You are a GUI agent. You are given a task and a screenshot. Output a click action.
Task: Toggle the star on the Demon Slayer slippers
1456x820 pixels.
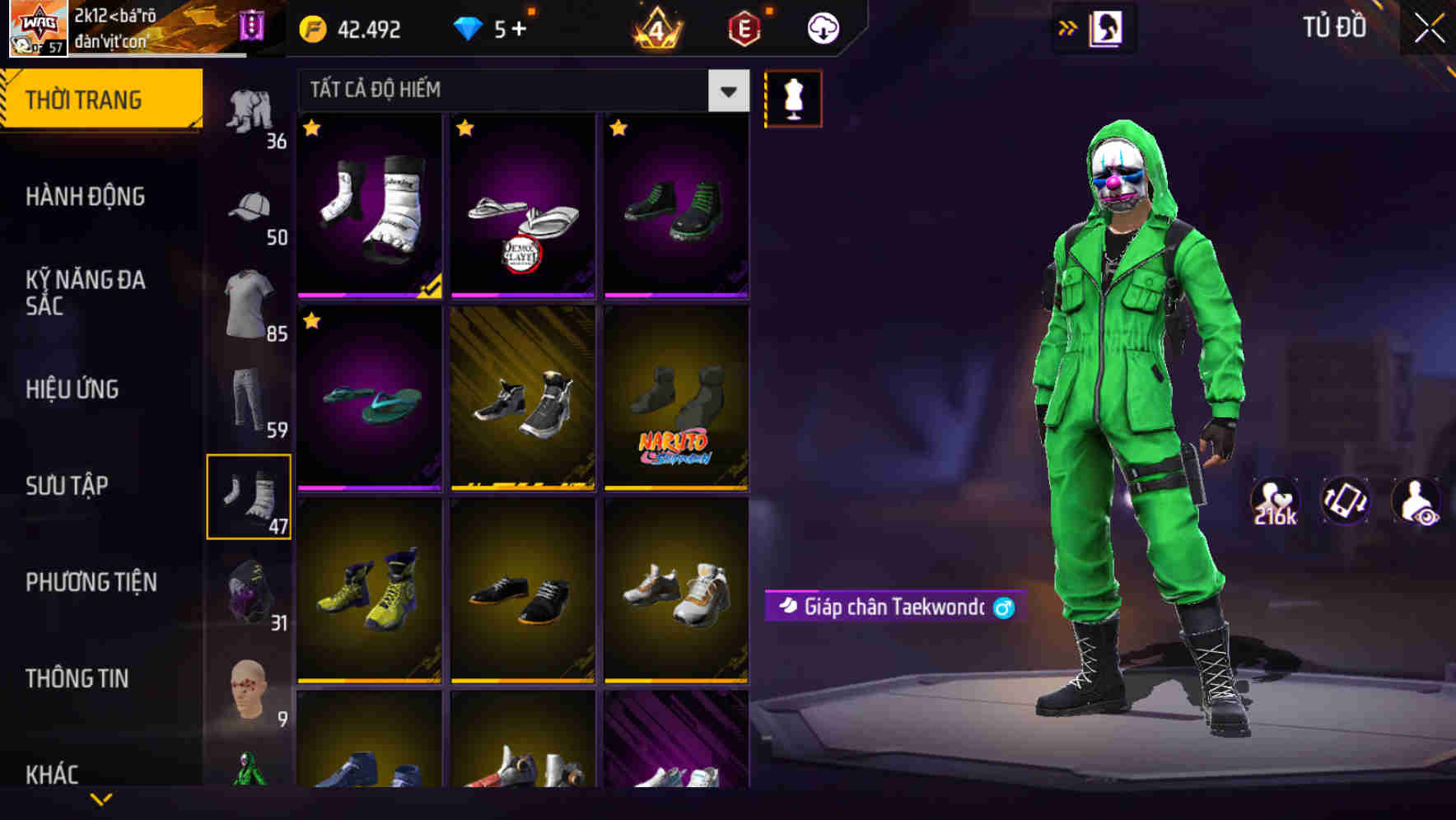(x=466, y=129)
